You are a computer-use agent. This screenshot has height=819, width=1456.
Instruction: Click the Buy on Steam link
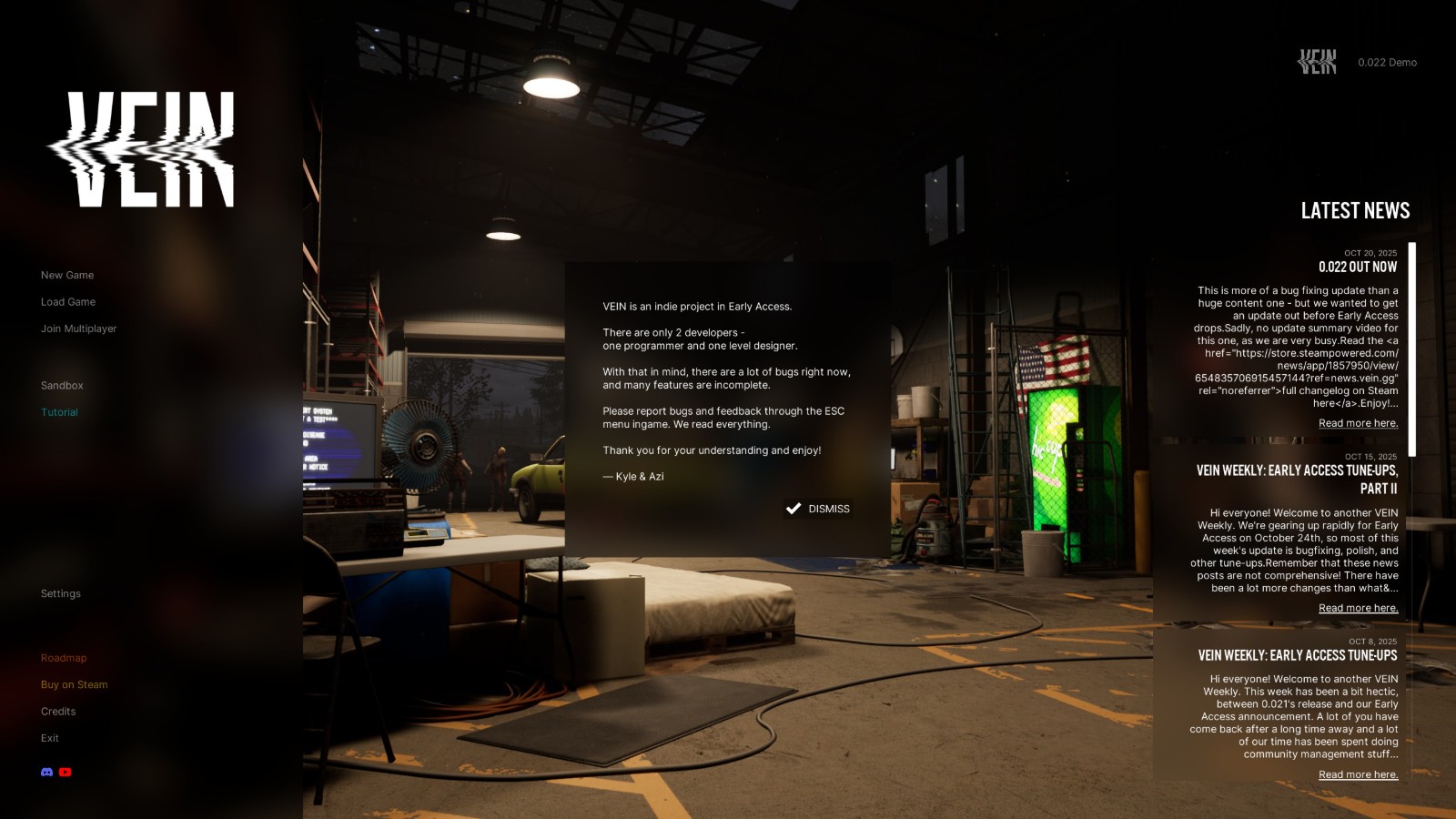tap(74, 684)
